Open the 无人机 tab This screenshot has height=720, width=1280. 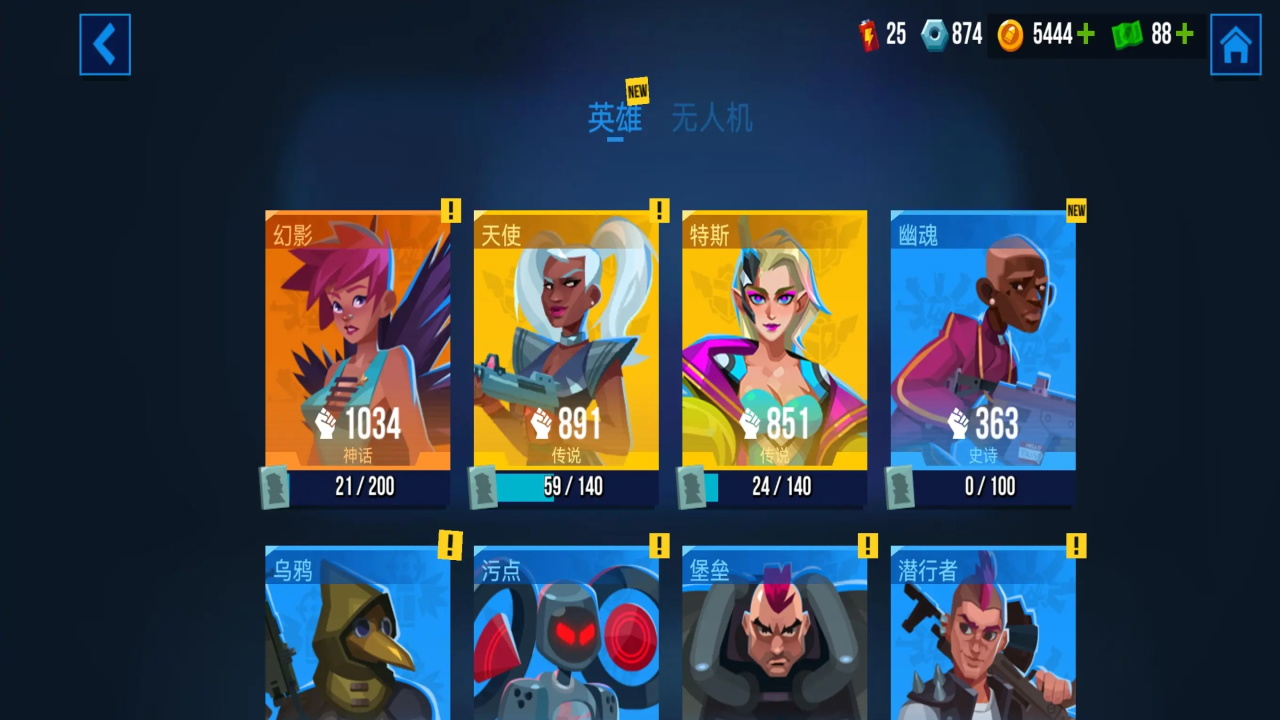pyautogui.click(x=711, y=119)
